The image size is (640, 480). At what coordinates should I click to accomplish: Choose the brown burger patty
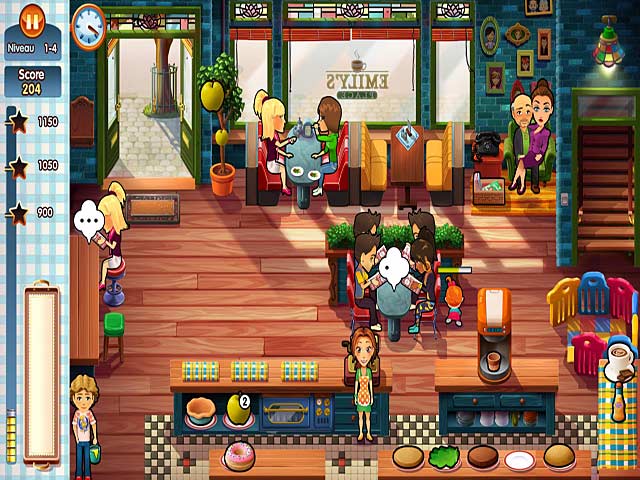[x=482, y=457]
